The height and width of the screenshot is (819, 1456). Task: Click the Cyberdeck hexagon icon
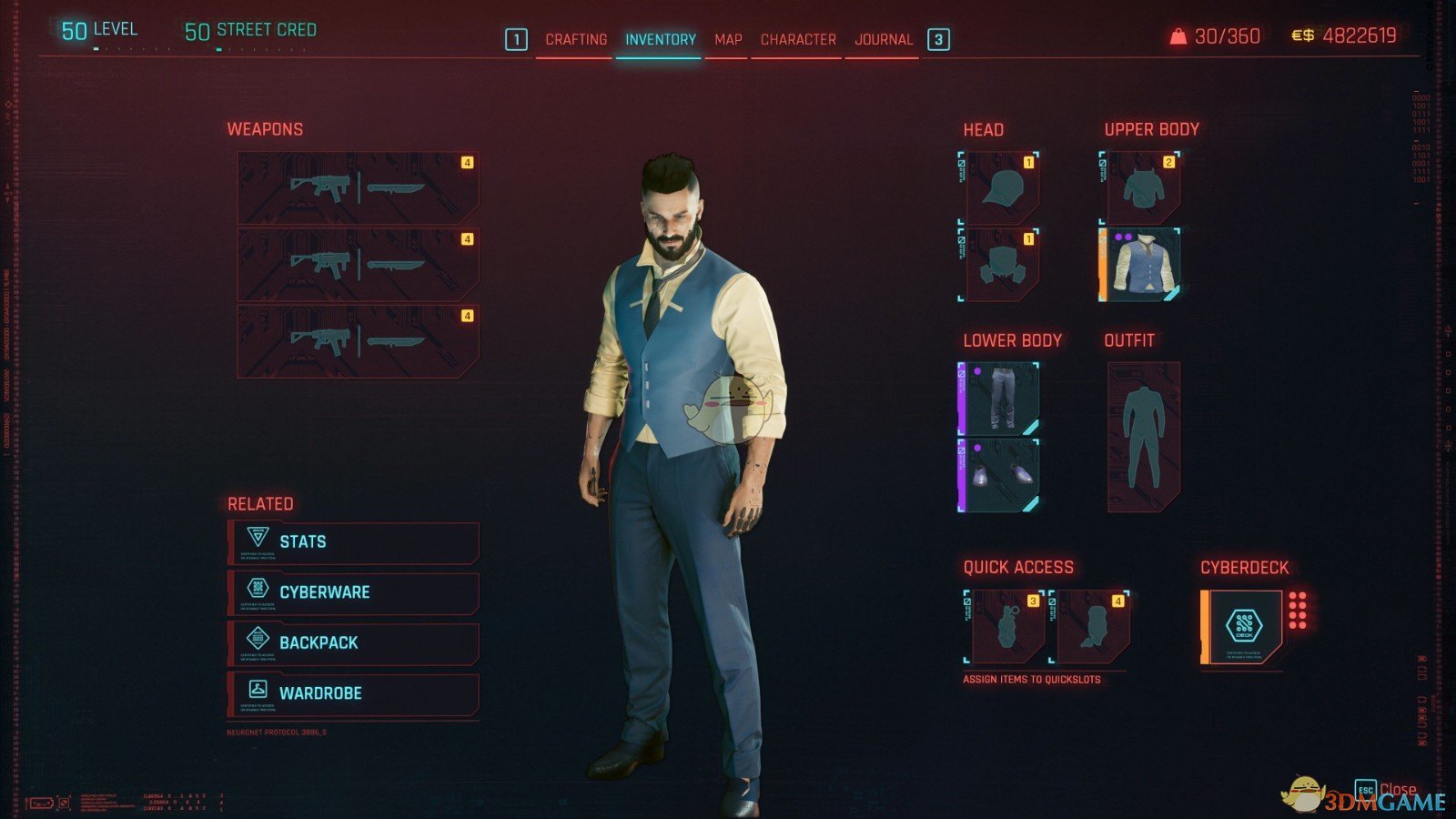[1242, 623]
